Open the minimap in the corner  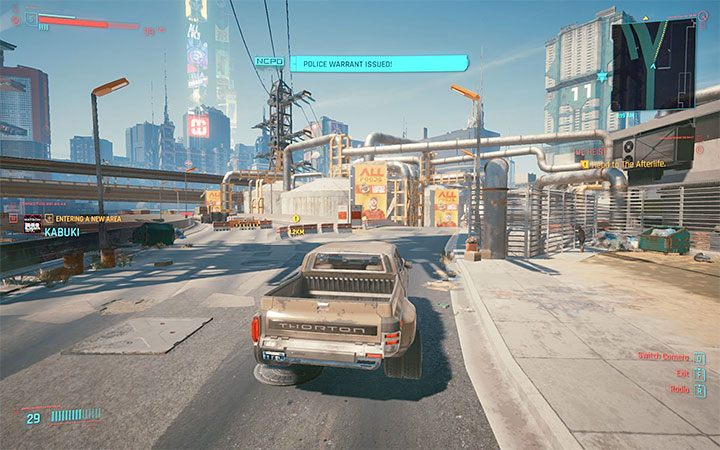[x=657, y=66]
